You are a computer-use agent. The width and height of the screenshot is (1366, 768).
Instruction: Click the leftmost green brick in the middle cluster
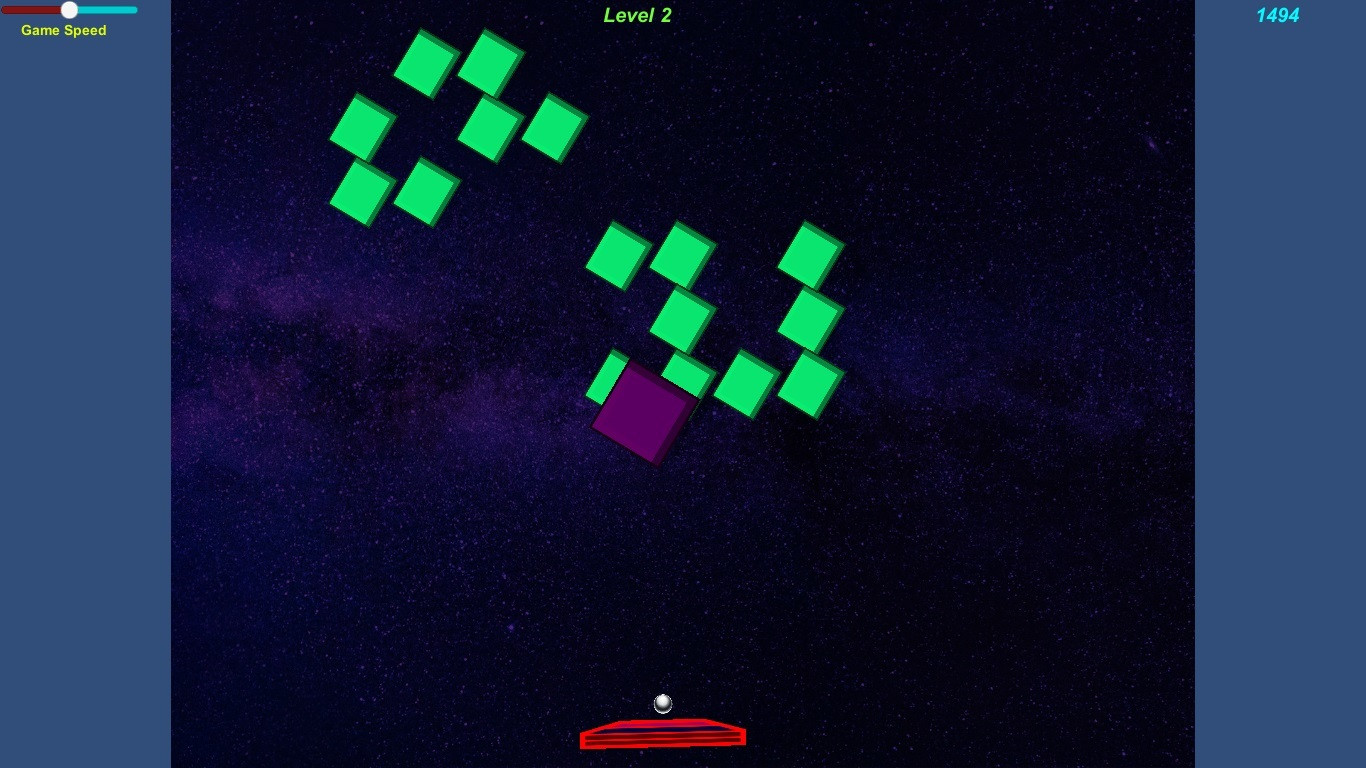615,257
